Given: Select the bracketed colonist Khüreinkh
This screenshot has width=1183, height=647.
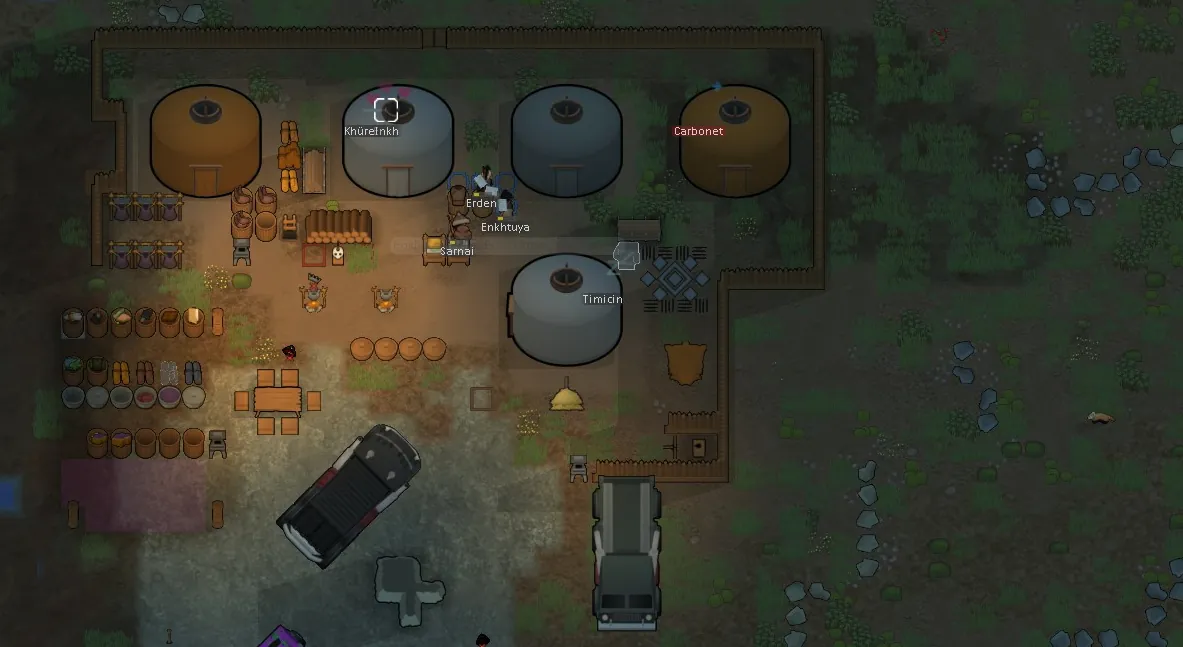Looking at the screenshot, I should tap(386, 110).
